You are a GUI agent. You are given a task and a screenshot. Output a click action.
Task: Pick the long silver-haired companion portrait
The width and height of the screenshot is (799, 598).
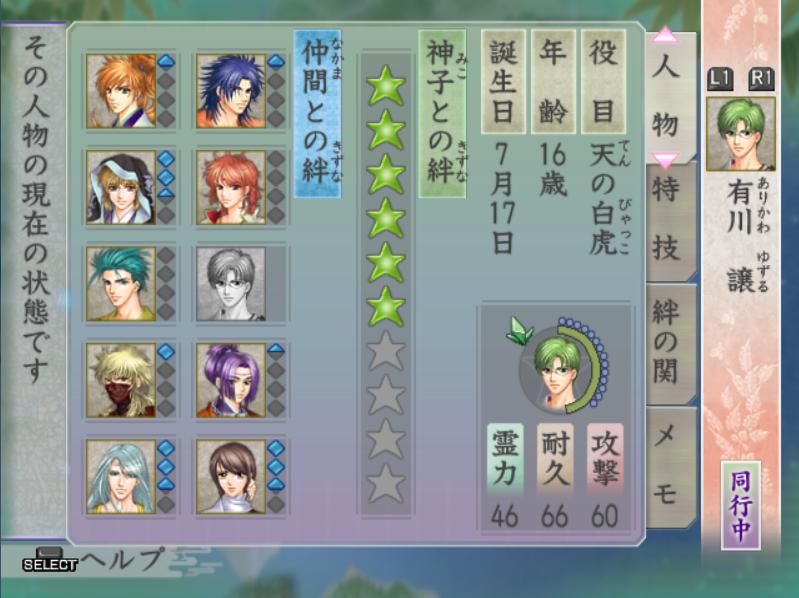tap(120, 476)
